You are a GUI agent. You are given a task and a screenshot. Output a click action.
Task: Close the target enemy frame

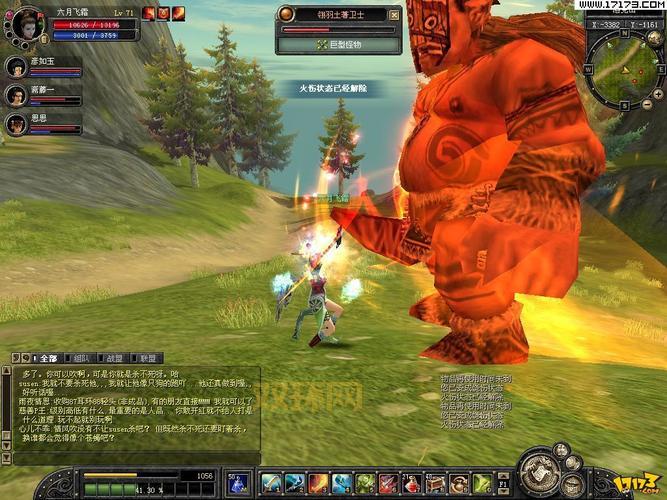tap(394, 15)
